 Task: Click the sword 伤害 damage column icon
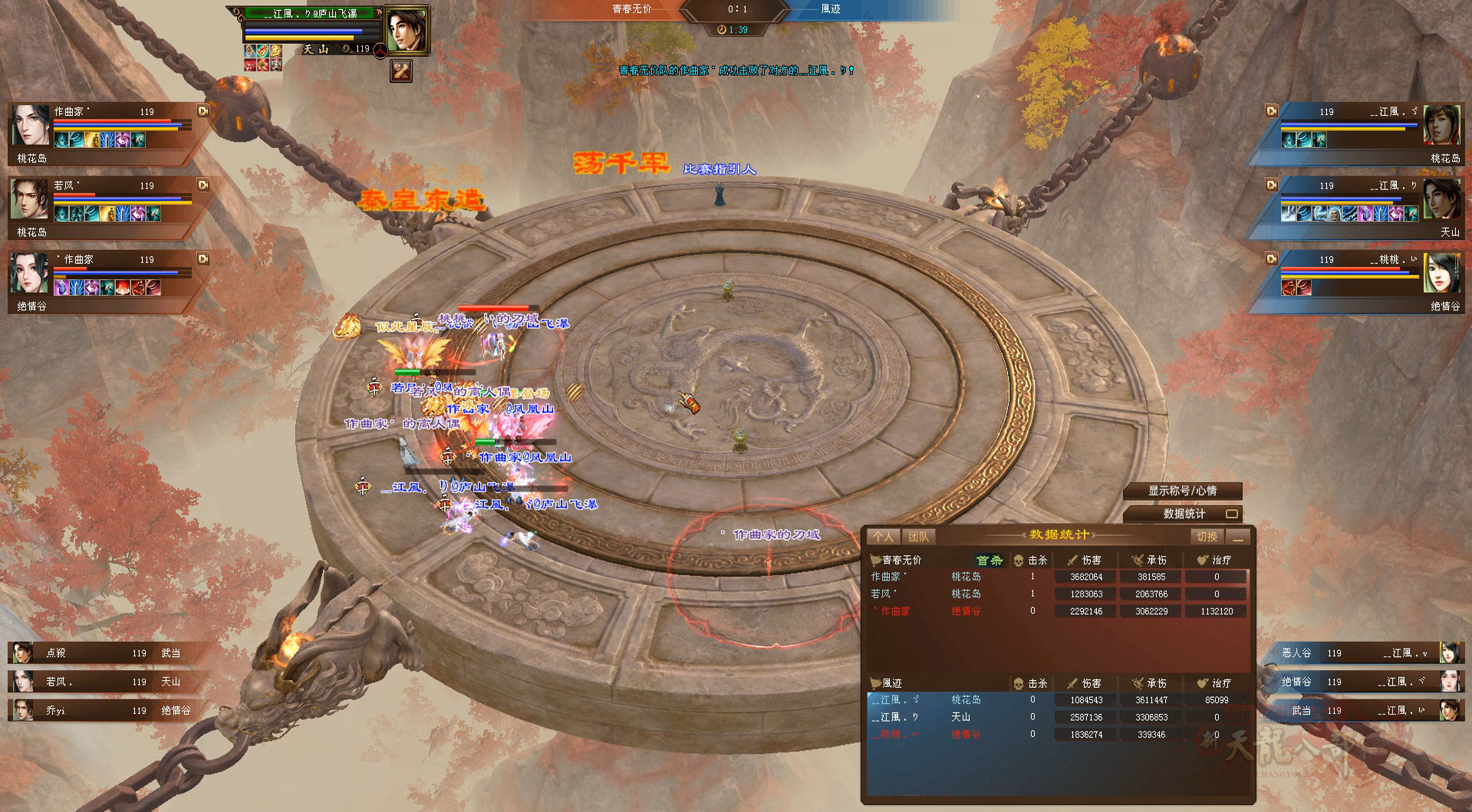(x=1072, y=560)
